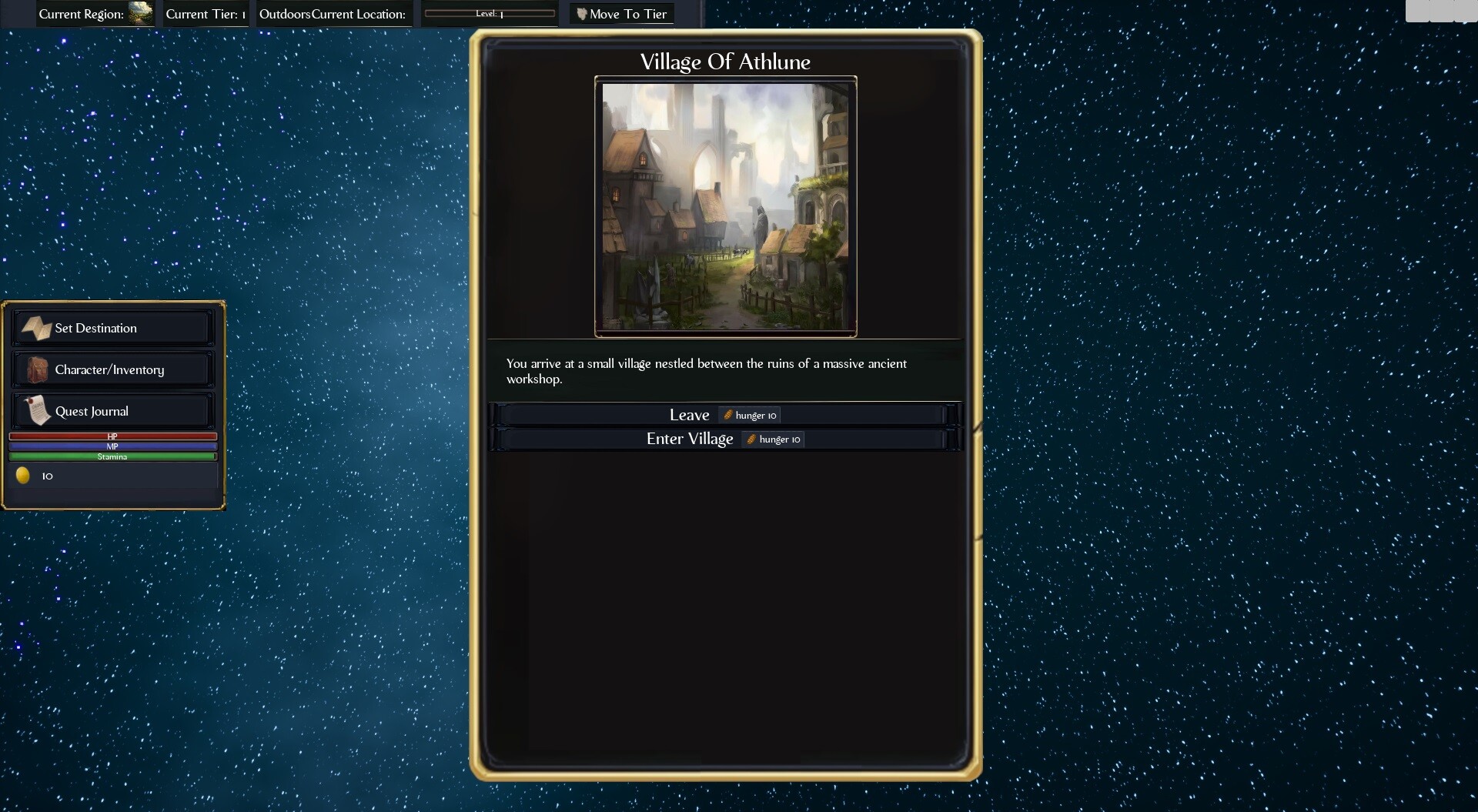The height and width of the screenshot is (812, 1478).
Task: Click the Current Region landscape thumbnail
Action: pyautogui.click(x=140, y=13)
